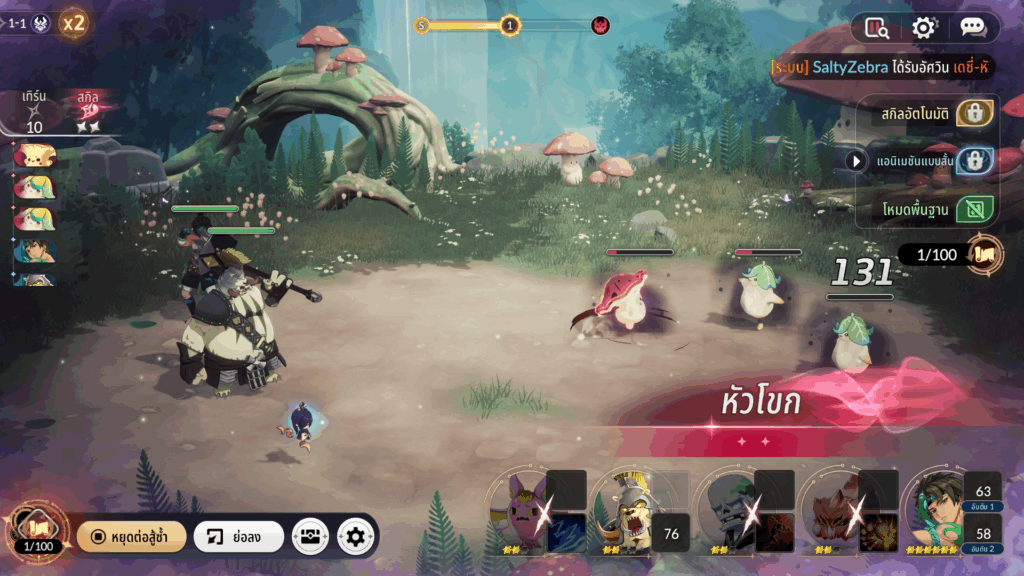Collapse the side options panel arrow
1024x576 pixels.
pyautogui.click(x=856, y=160)
